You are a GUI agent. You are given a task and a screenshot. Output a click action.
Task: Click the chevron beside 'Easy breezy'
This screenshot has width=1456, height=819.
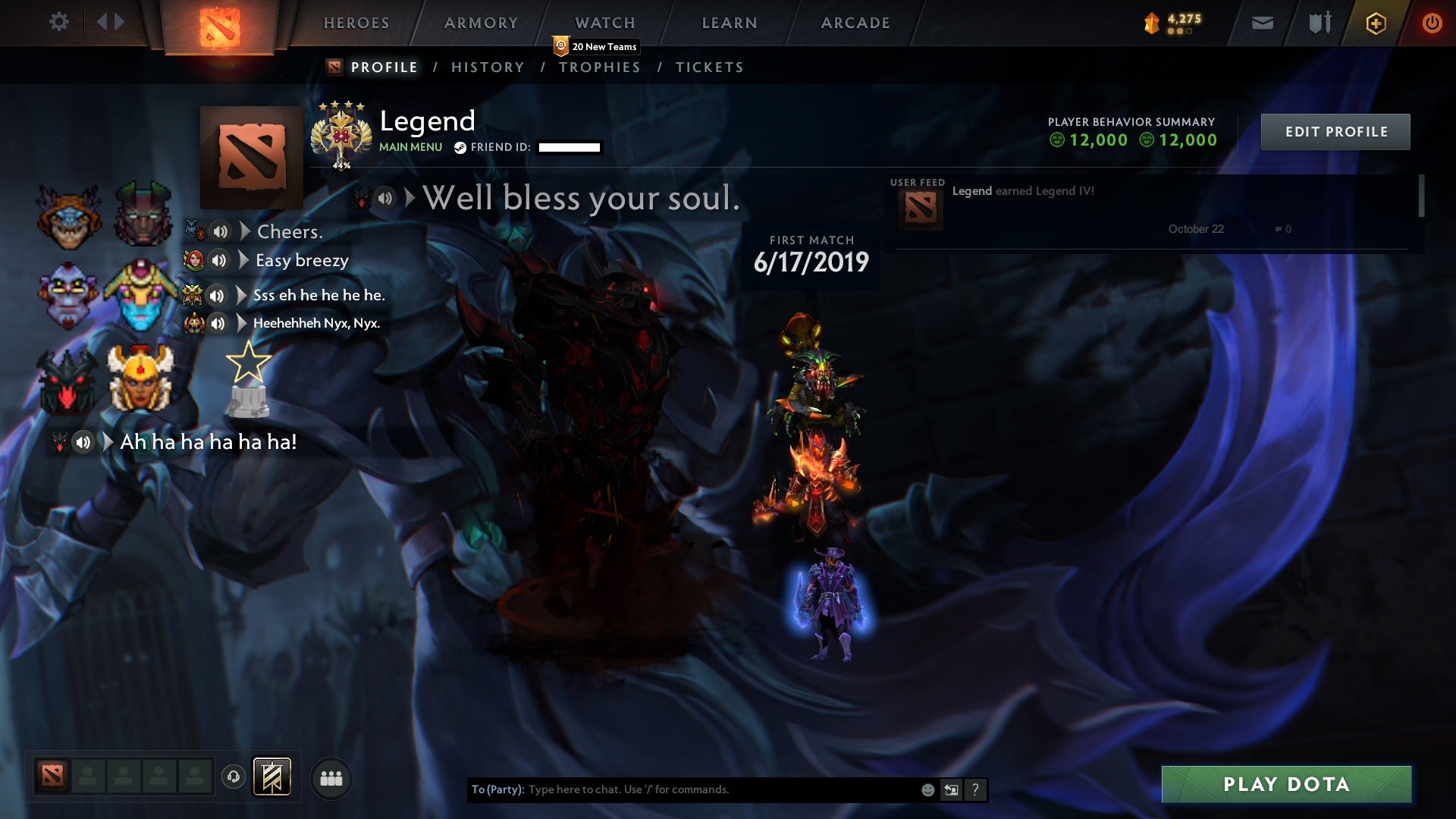point(242,260)
